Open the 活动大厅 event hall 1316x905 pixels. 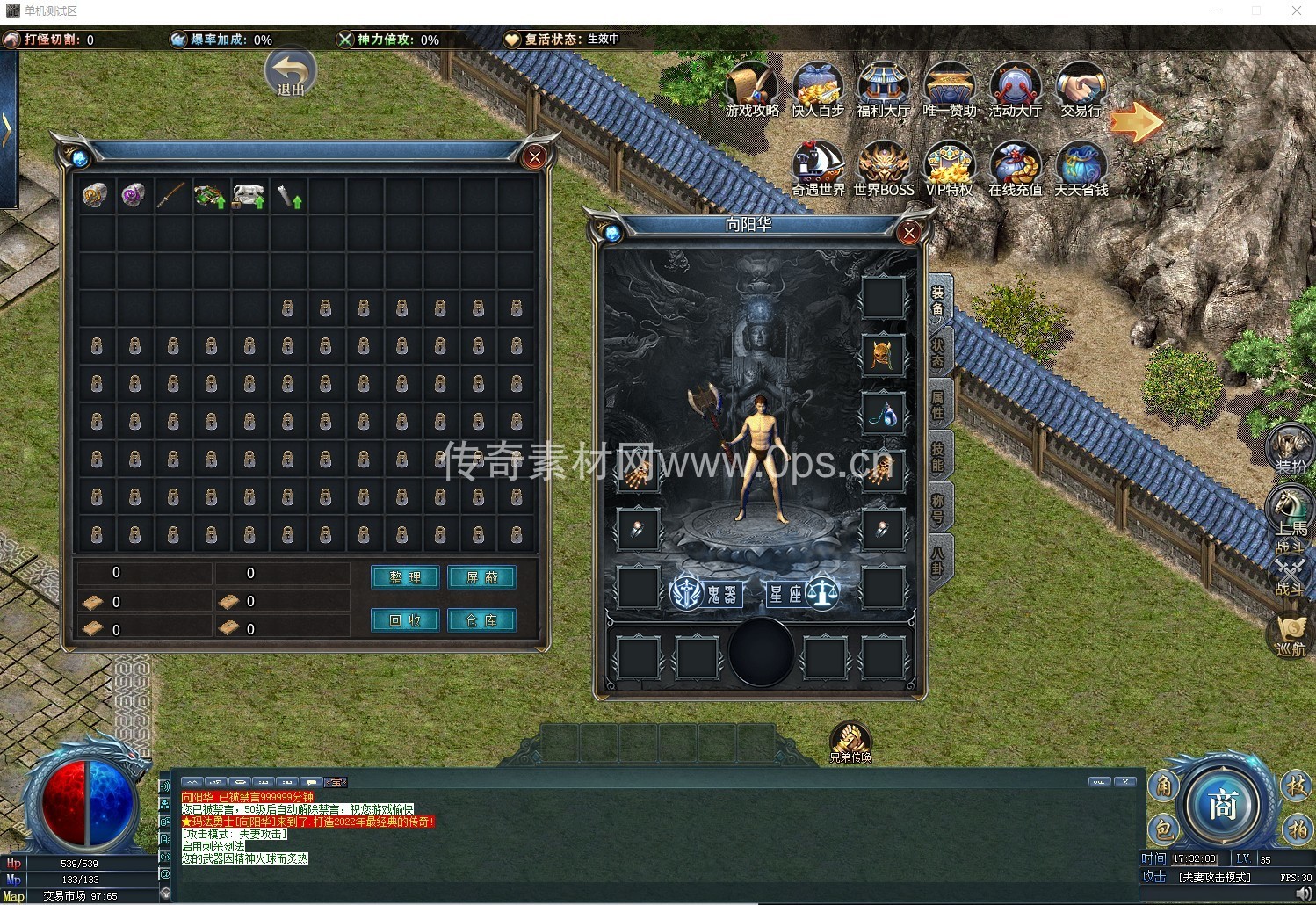1016,90
